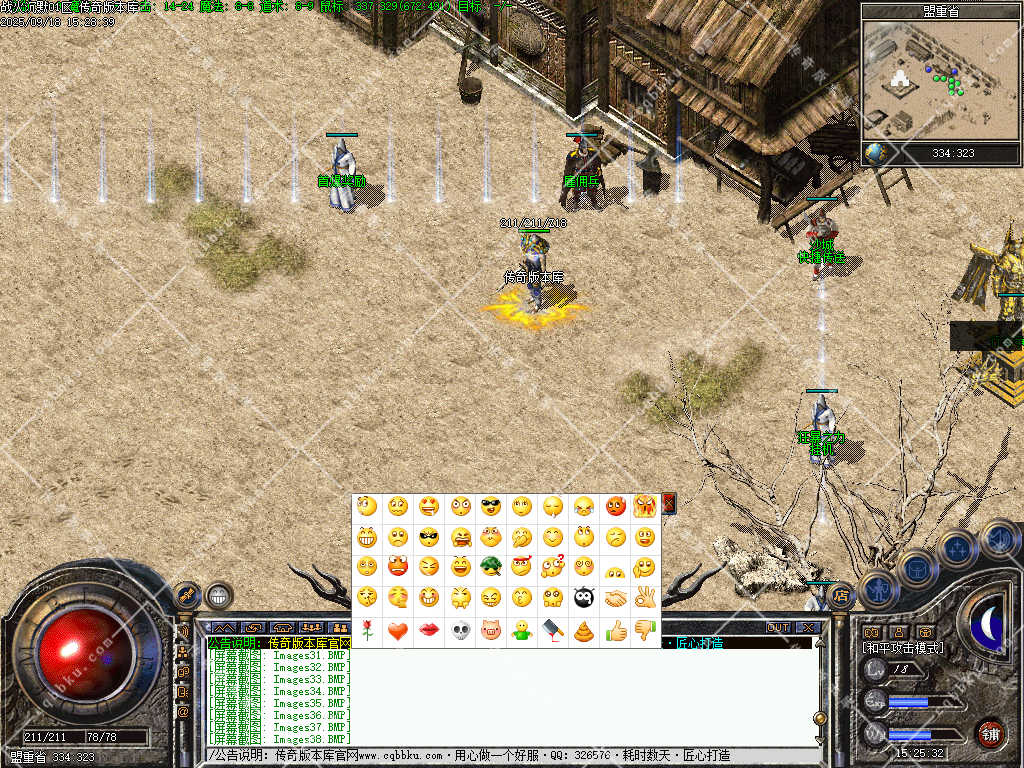
Task: Pick the handshake emoji
Action: click(615, 598)
